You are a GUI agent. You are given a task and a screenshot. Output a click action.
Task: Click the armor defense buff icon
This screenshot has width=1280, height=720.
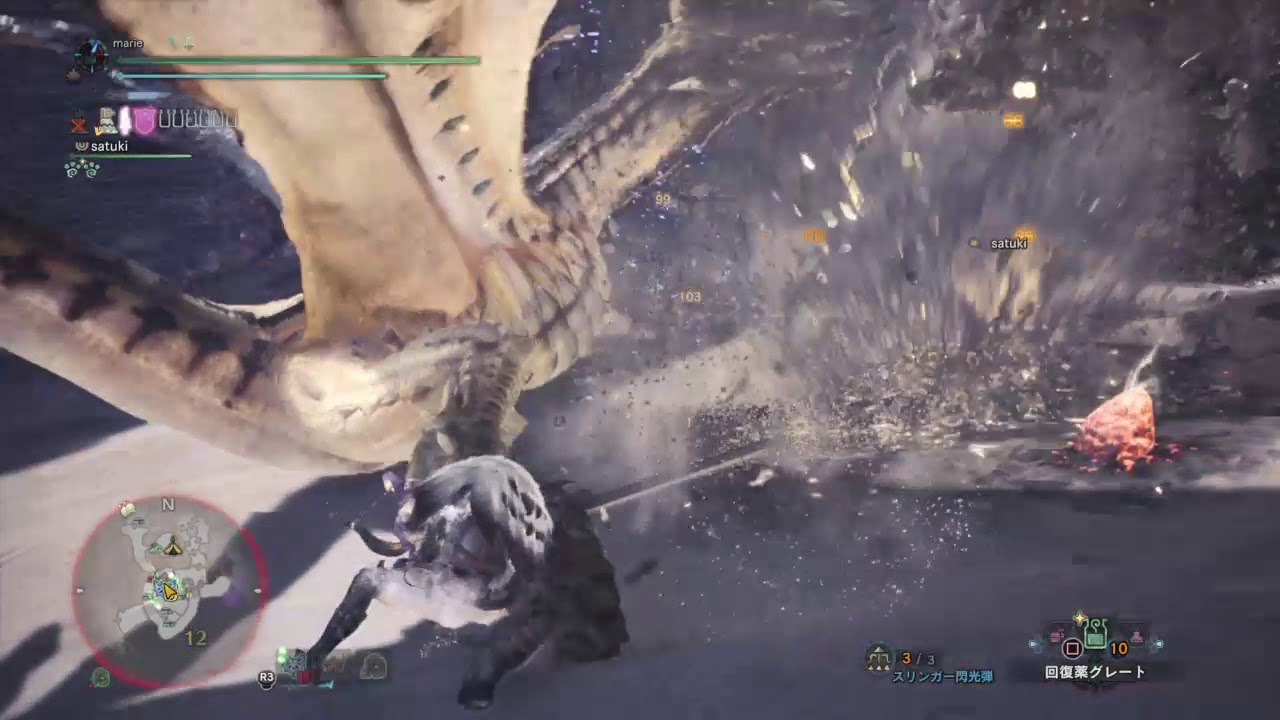coord(107,120)
